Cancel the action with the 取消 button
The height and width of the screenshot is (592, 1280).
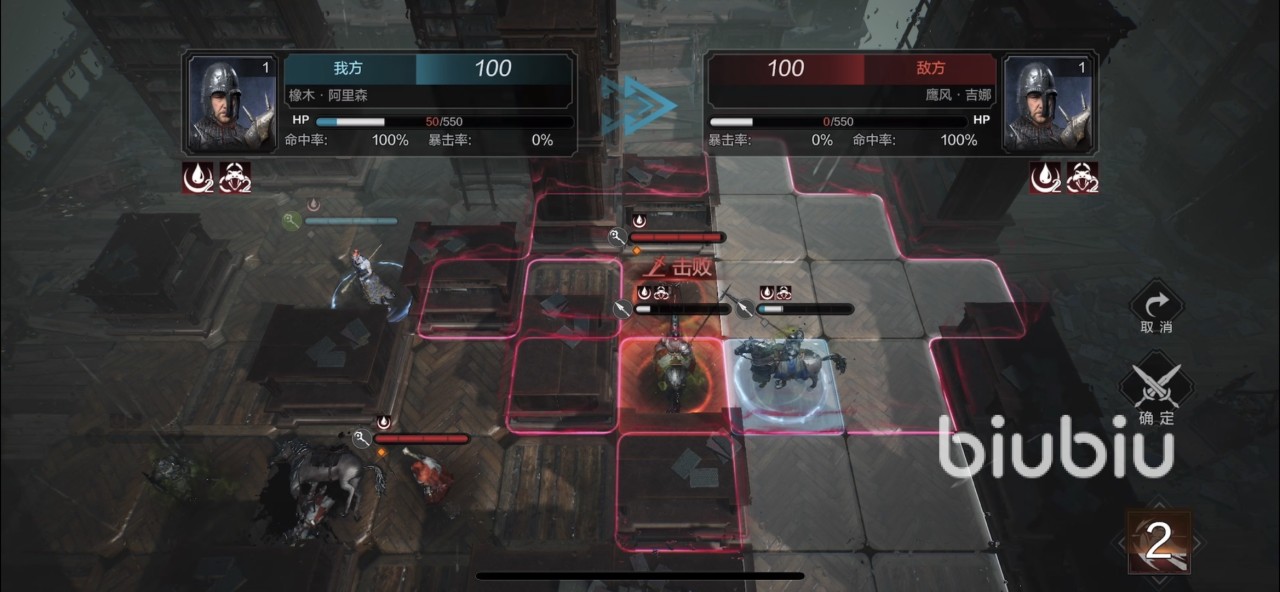click(x=1156, y=305)
